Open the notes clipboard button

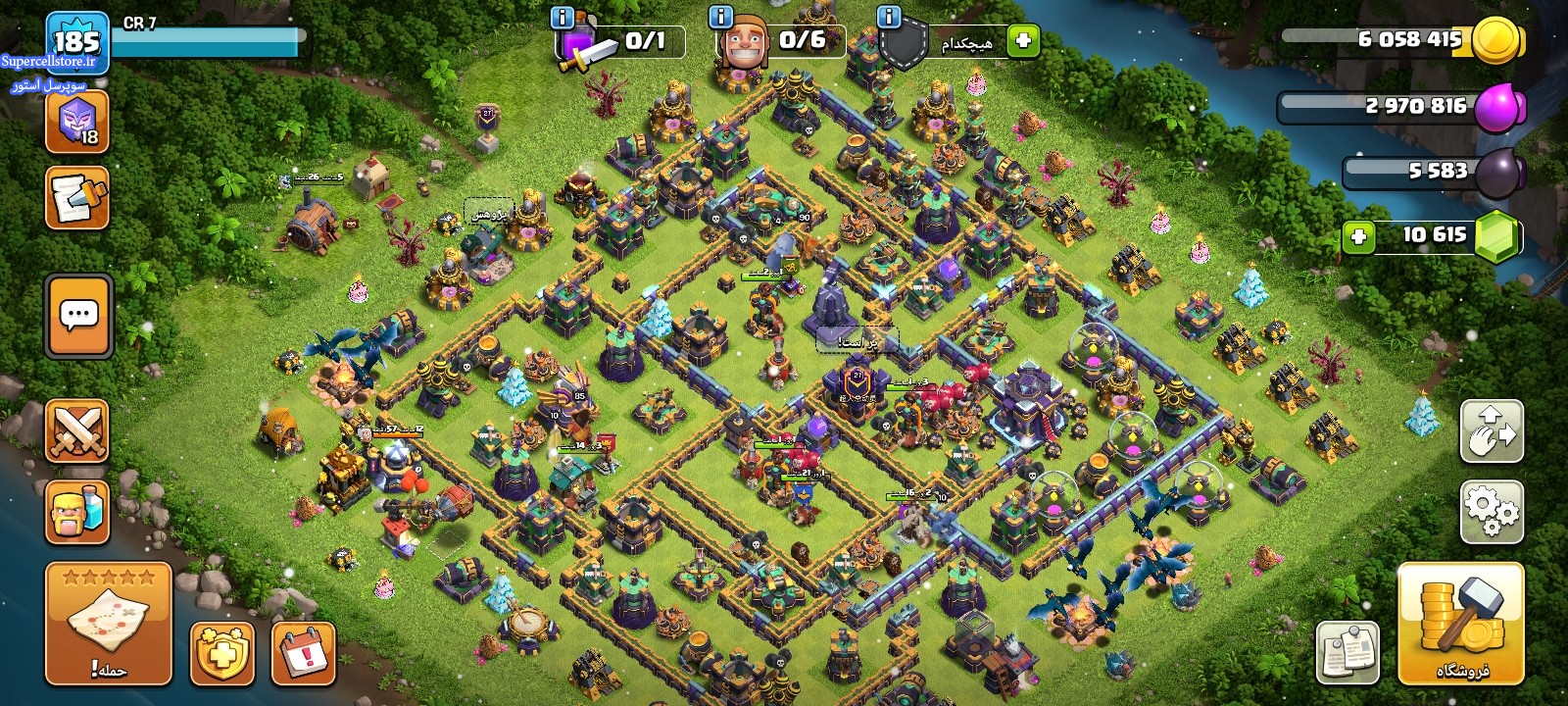tap(1347, 652)
